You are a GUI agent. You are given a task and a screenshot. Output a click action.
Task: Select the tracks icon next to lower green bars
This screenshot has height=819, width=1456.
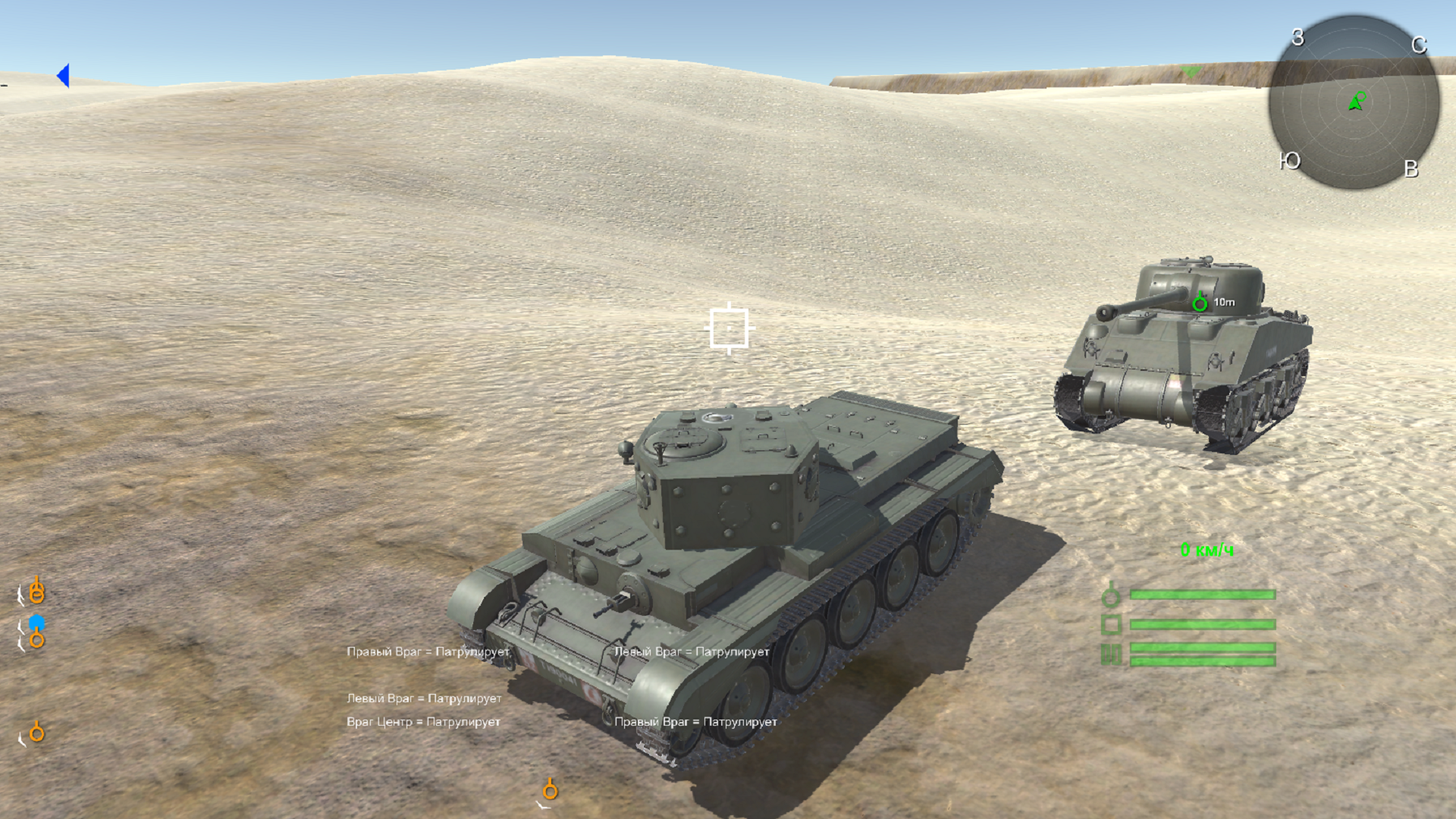point(1109,653)
